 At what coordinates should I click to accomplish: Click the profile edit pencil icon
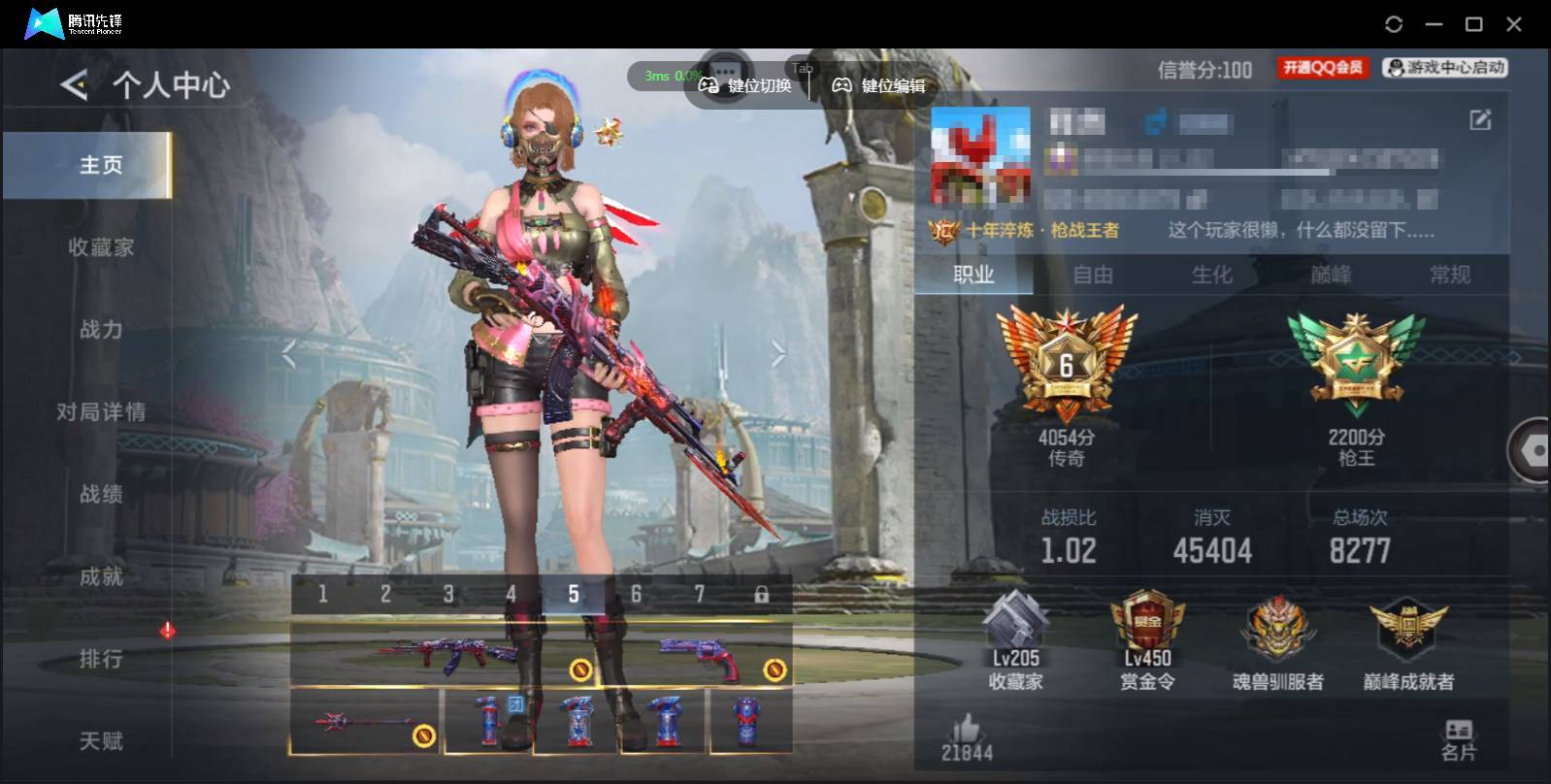[x=1479, y=120]
